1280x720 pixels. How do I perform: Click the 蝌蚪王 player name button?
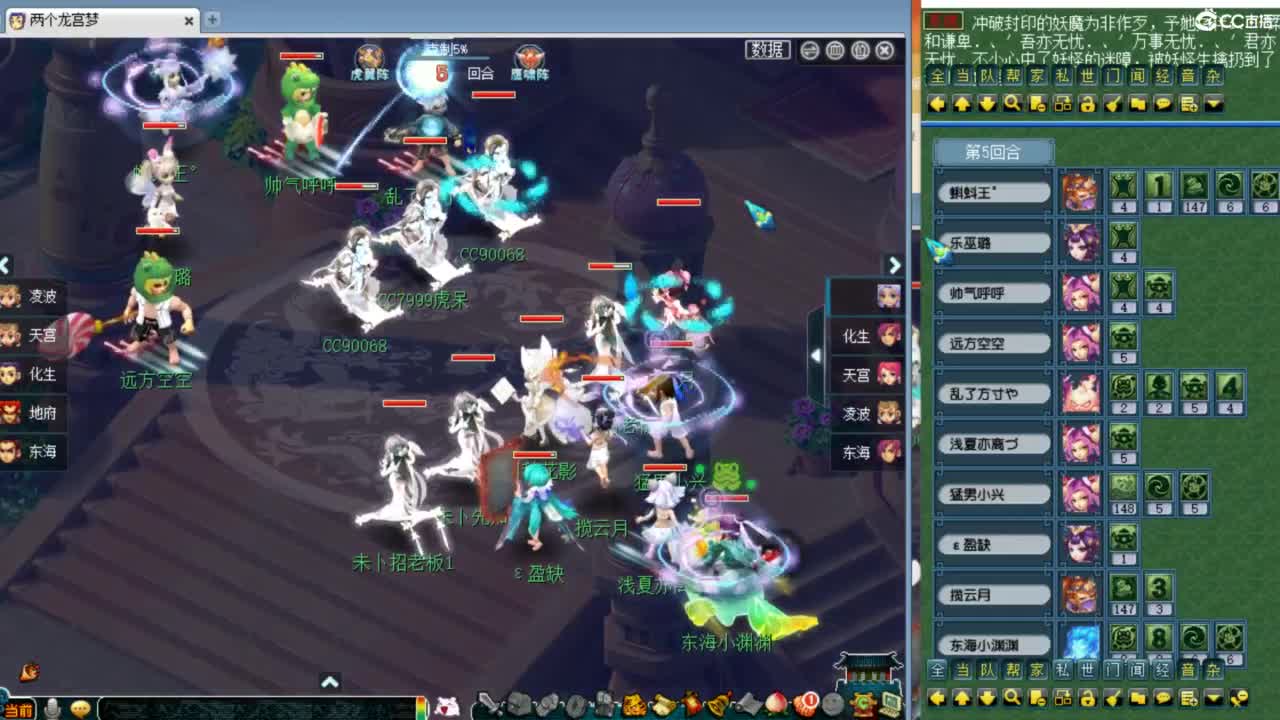point(992,190)
